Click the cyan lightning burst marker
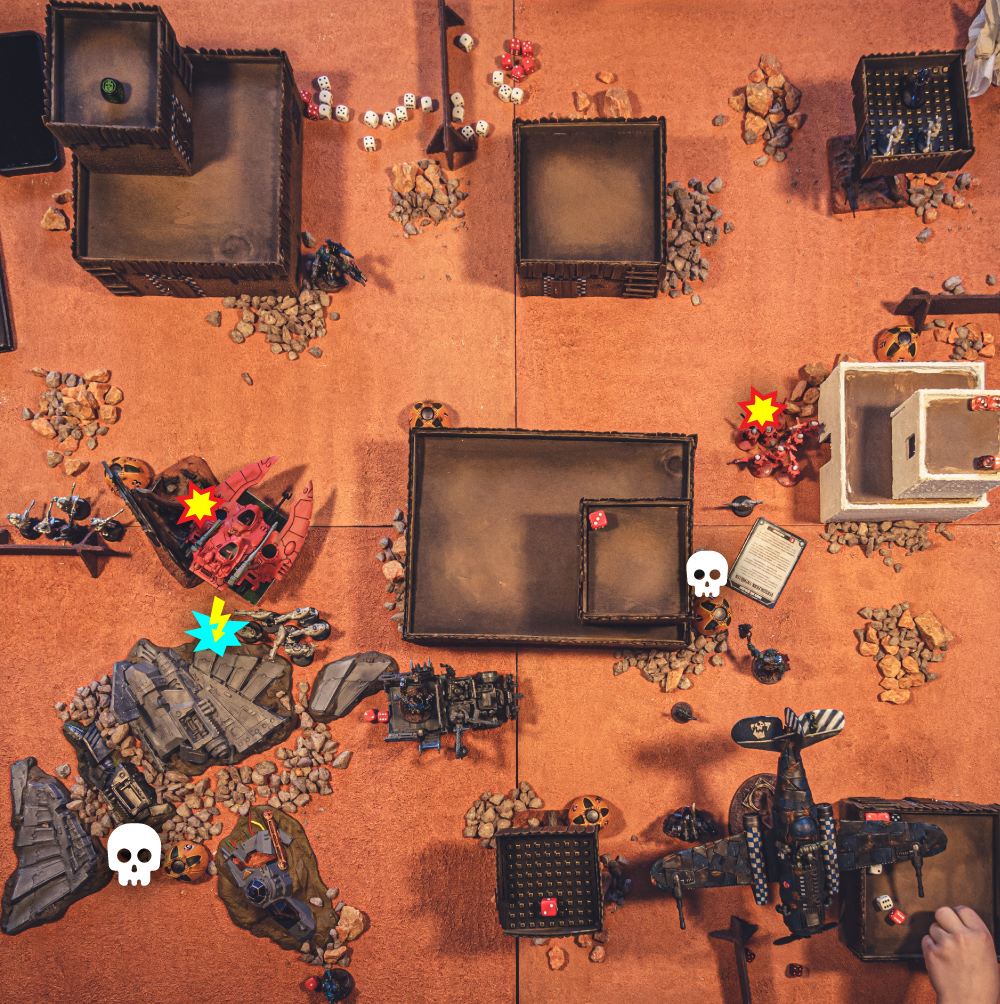 [217, 628]
